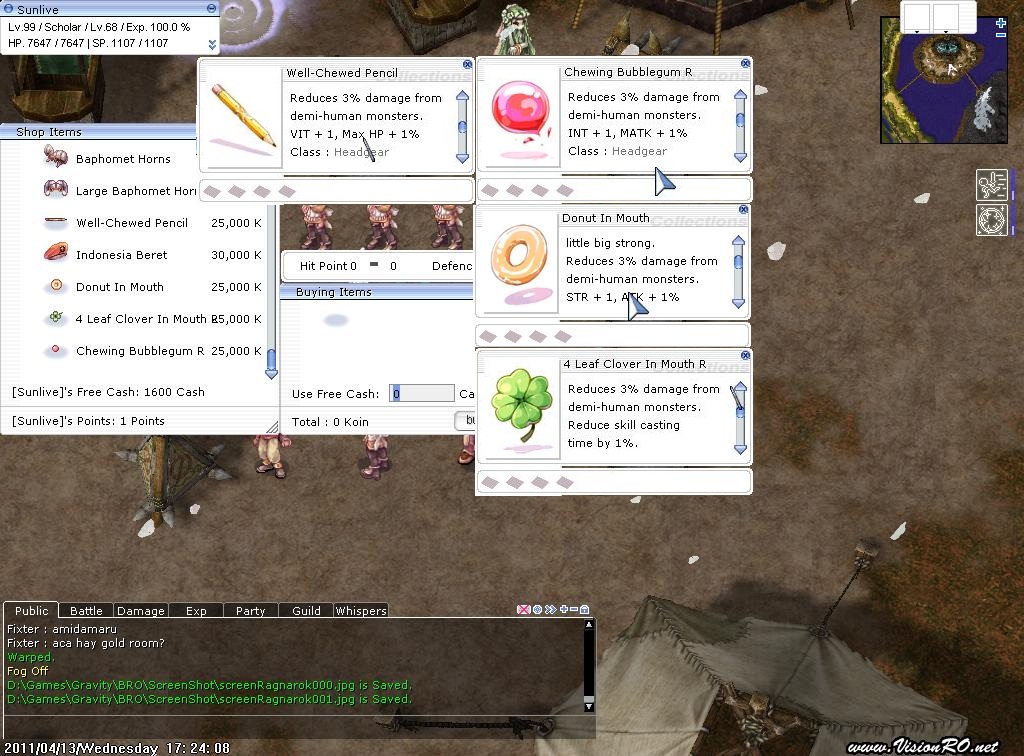Screen dimensions: 1024x756
Task: Switch to the Battle chat tab
Action: [86, 611]
